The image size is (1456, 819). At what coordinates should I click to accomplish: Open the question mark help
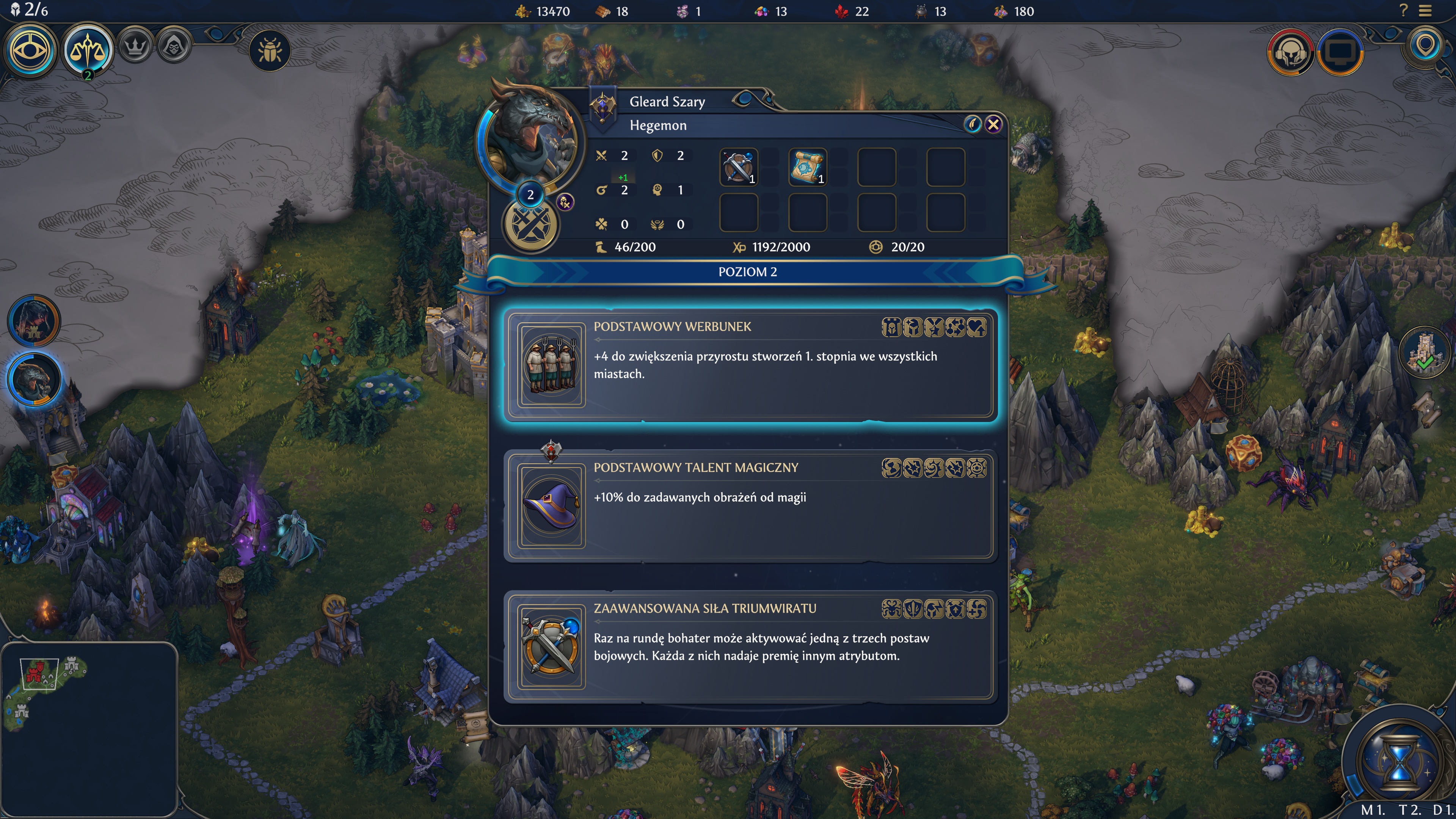[x=1403, y=11]
